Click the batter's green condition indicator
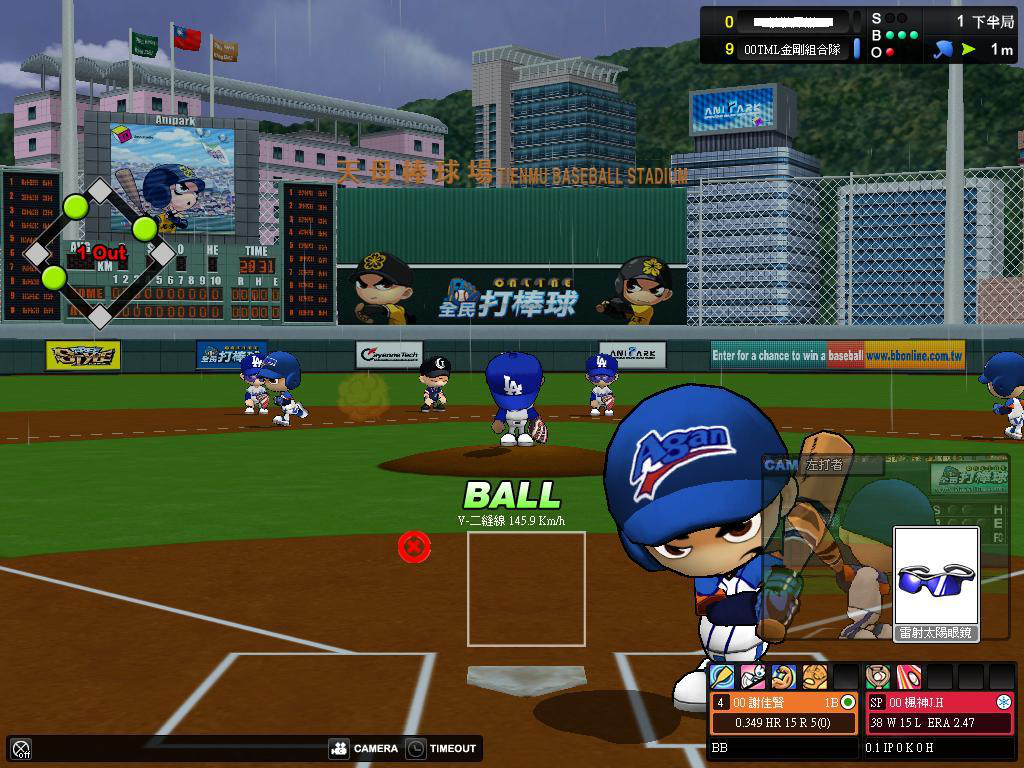Image resolution: width=1024 pixels, height=768 pixels. [x=848, y=702]
